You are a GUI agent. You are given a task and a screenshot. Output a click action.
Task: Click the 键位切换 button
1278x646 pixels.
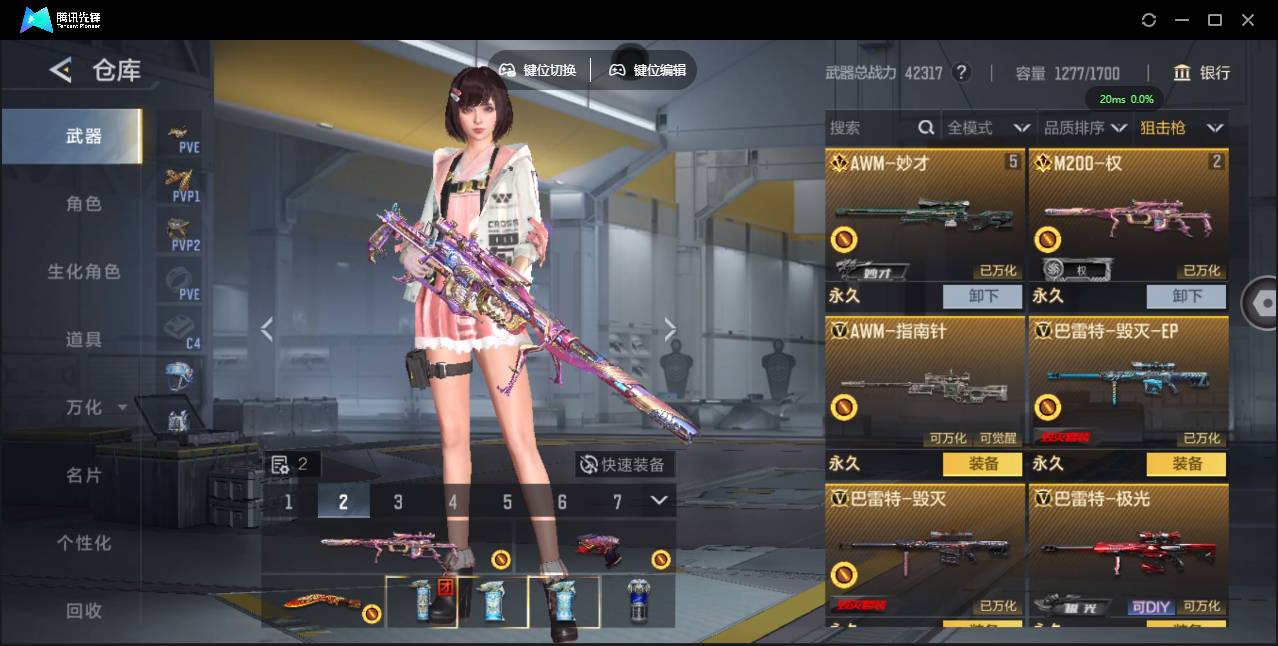[x=538, y=70]
